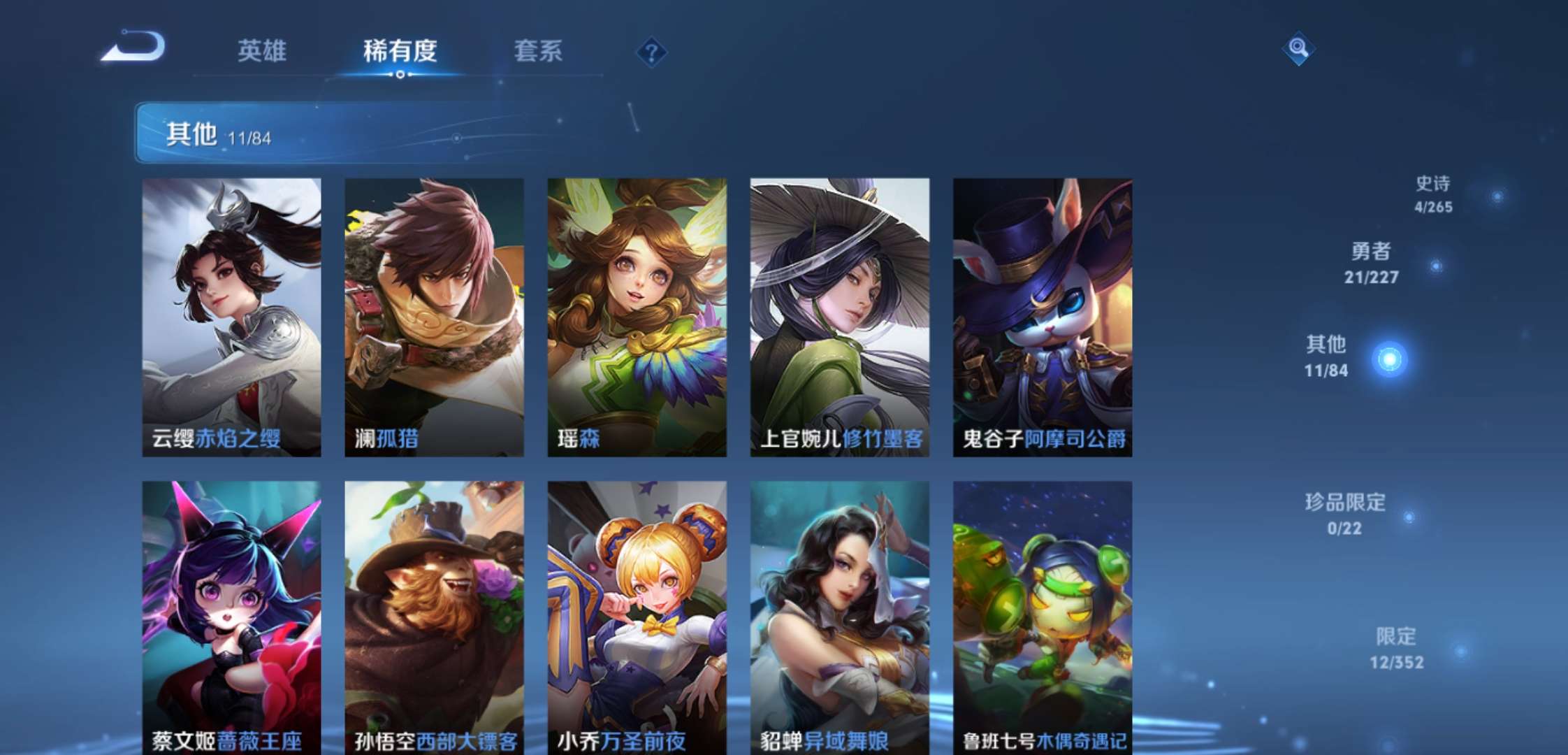Click the dot marker beside 史诗
This screenshot has height=755, width=1568.
click(x=1498, y=196)
